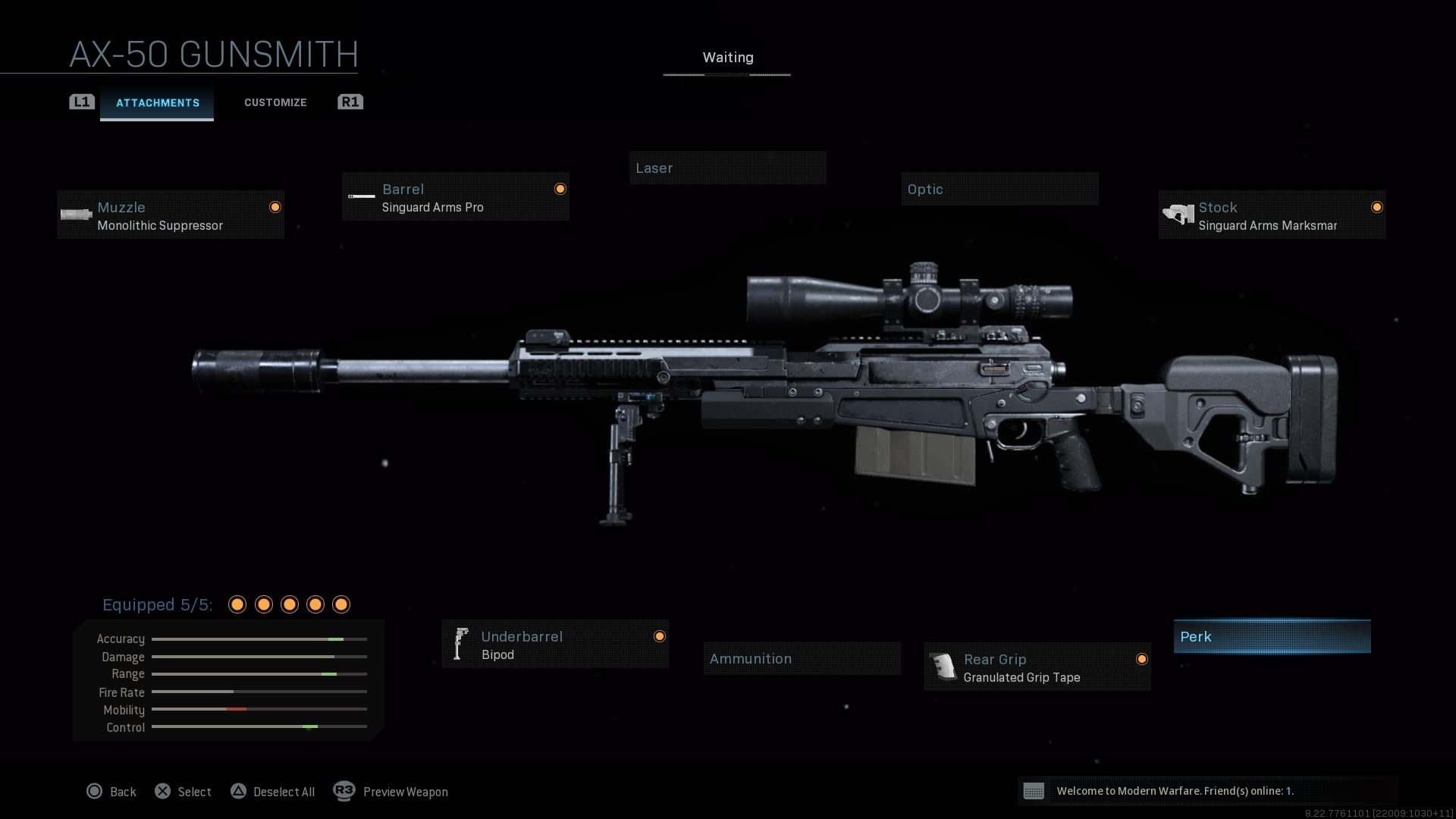The height and width of the screenshot is (819, 1456).
Task: Select the Monolithic Suppressor muzzle icon
Action: [74, 214]
